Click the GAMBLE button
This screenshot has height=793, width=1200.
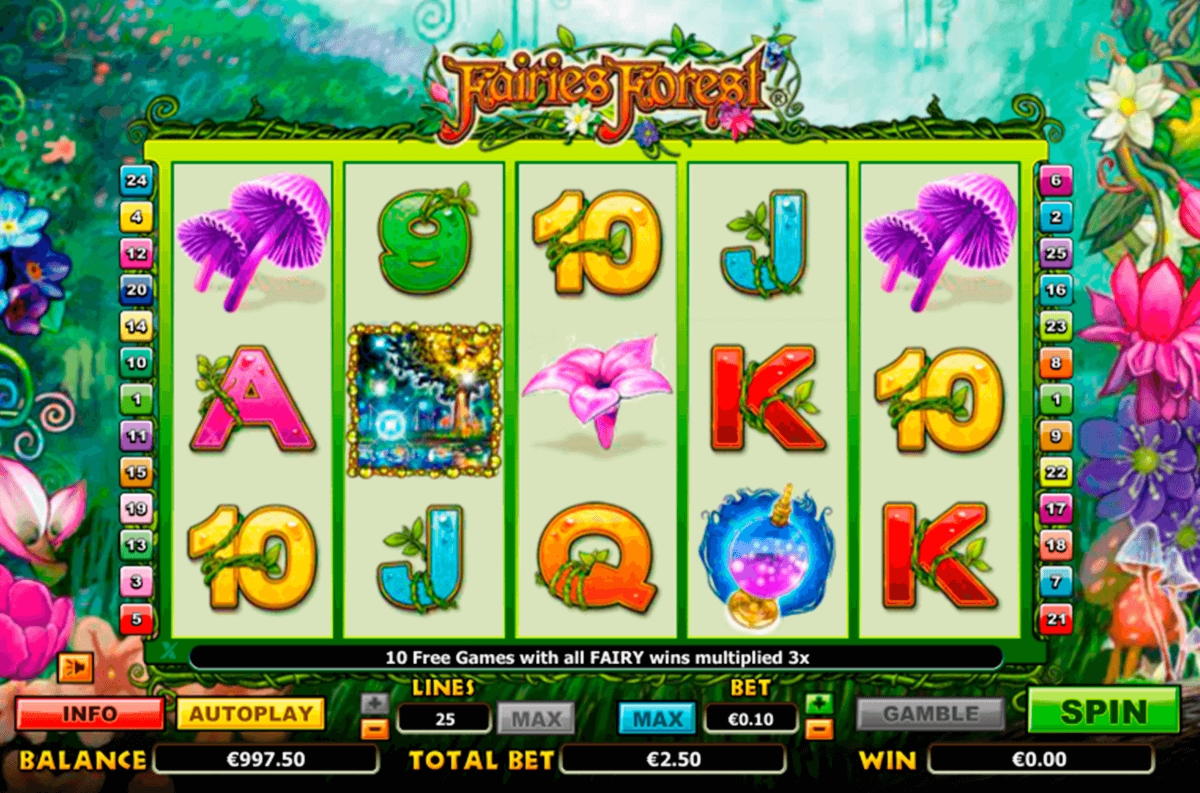coord(930,714)
